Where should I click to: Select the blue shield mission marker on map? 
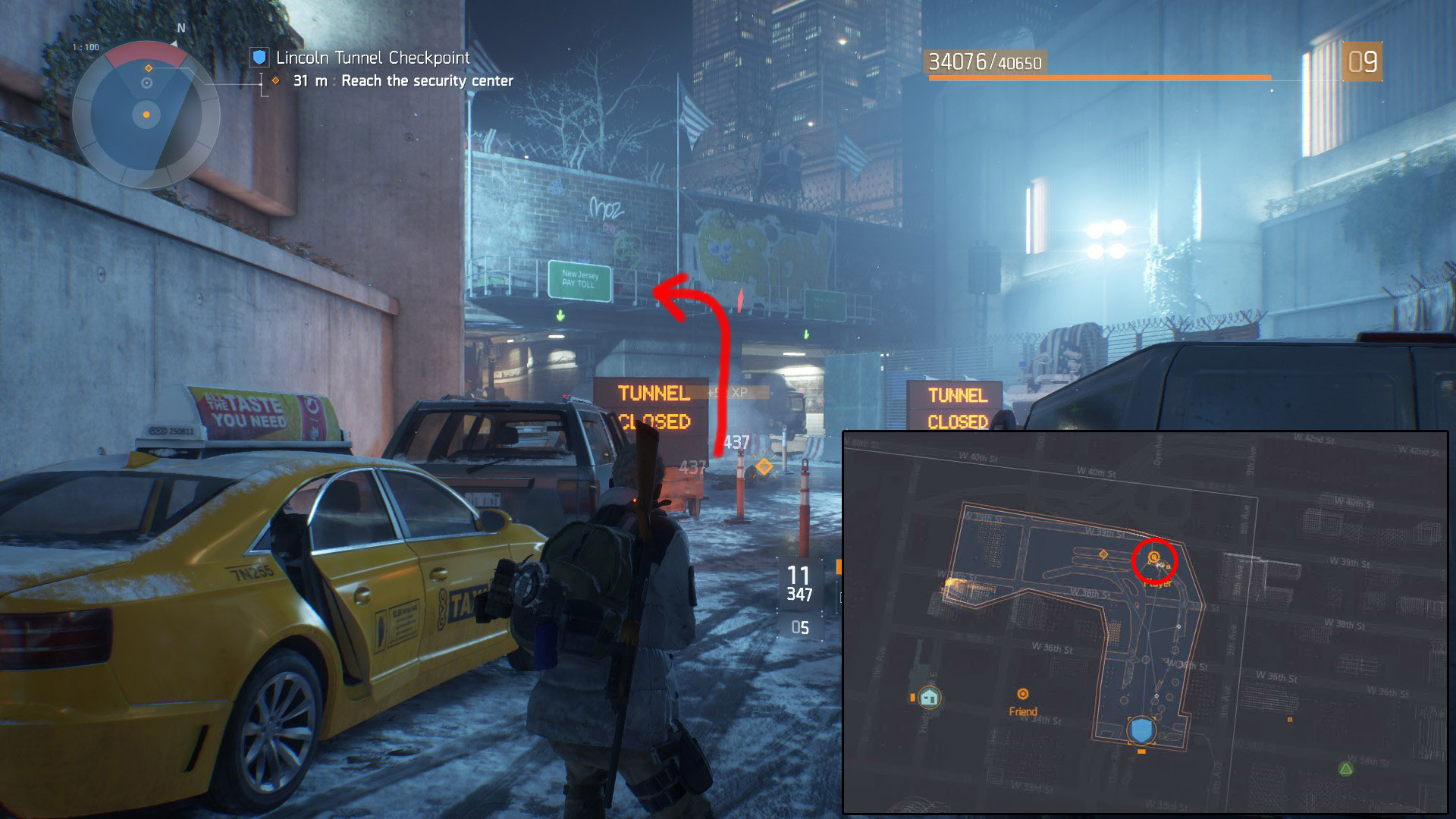click(1141, 730)
